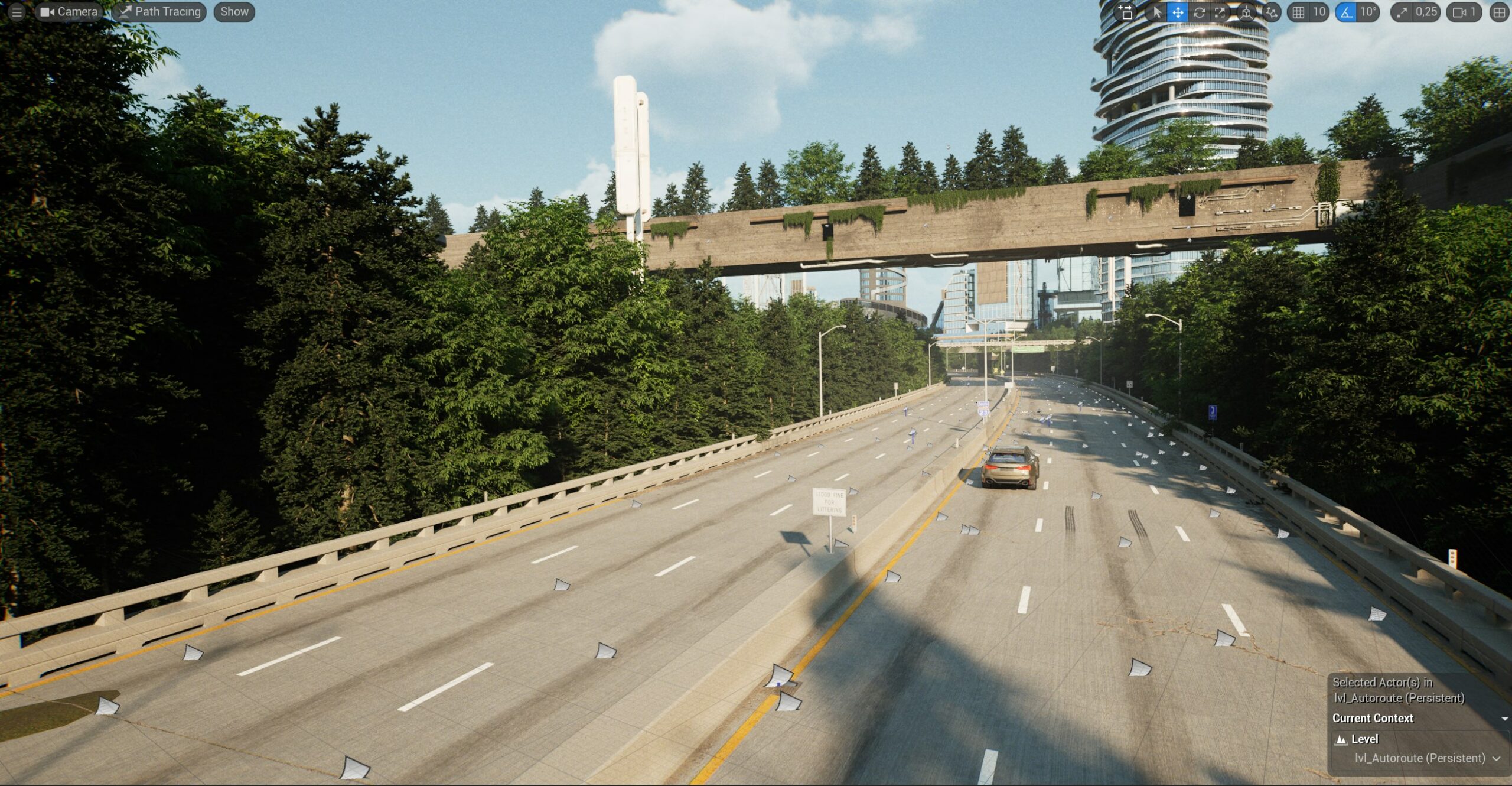Switch to the scale tool
The height and width of the screenshot is (786, 1512).
pyautogui.click(x=1220, y=12)
